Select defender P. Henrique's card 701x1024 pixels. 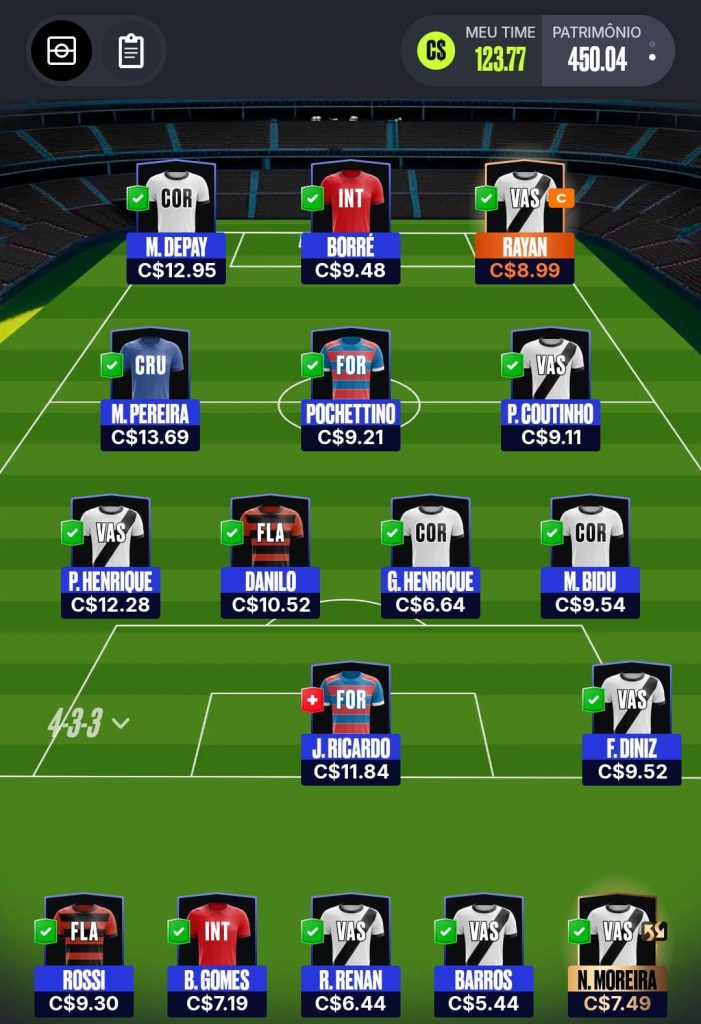pos(110,555)
